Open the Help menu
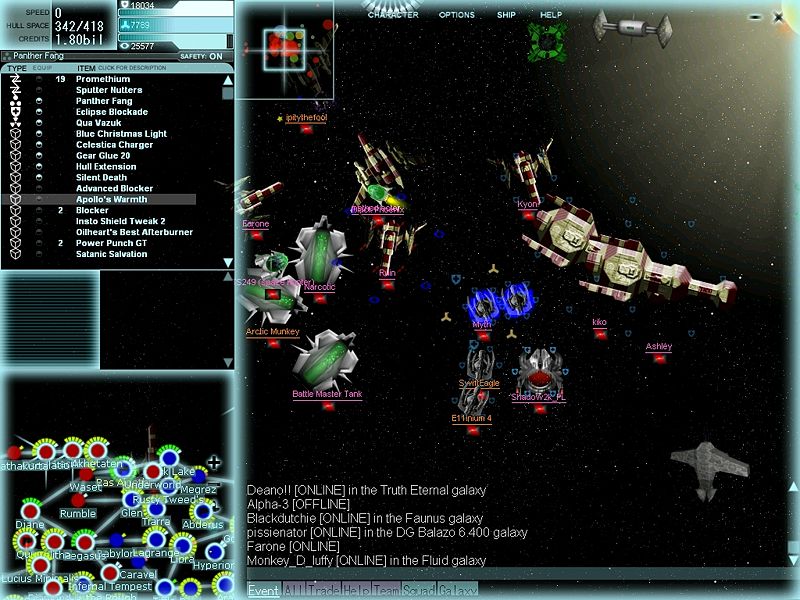 coord(551,15)
